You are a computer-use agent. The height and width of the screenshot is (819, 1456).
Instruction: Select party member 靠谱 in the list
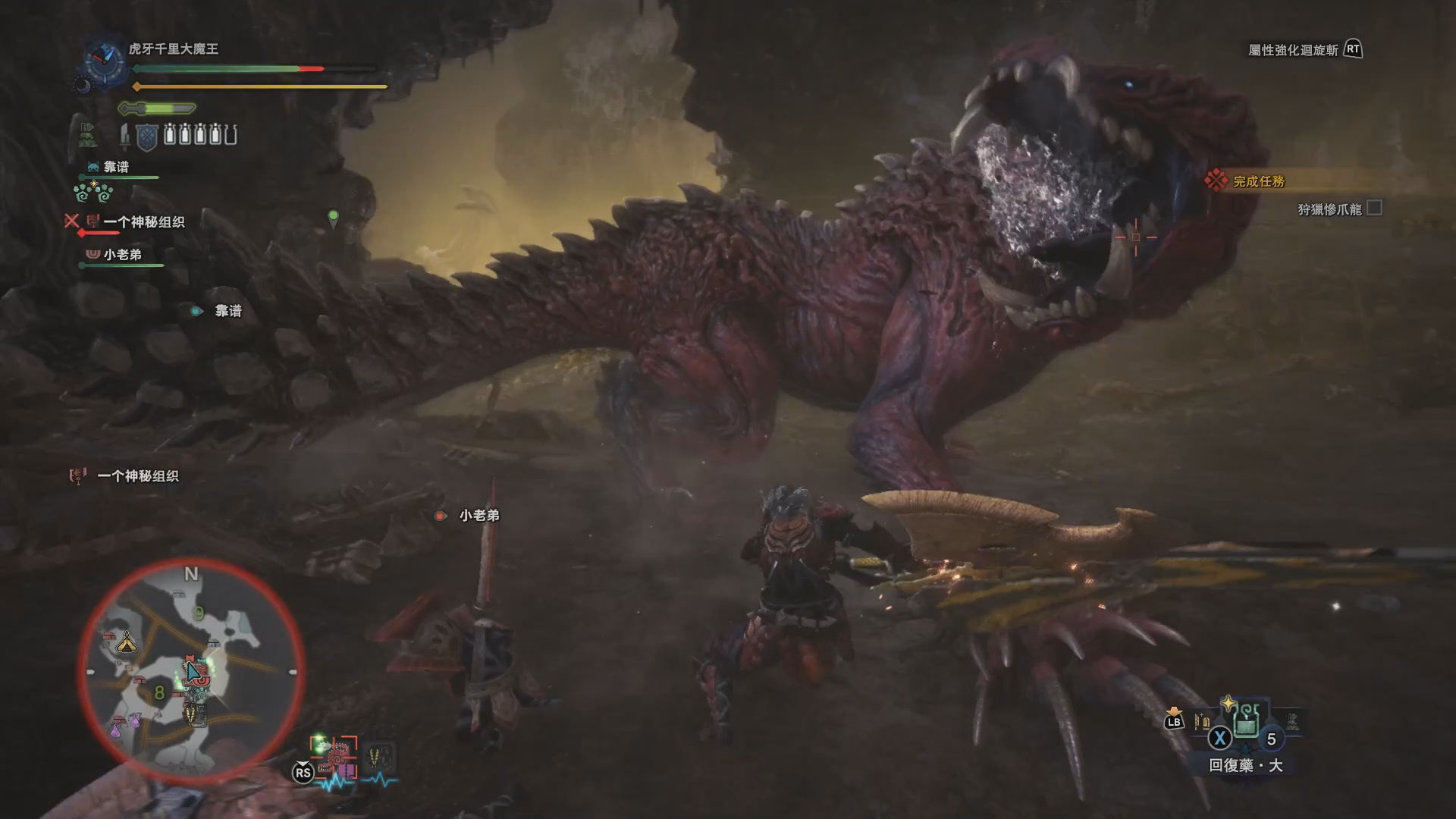click(116, 167)
